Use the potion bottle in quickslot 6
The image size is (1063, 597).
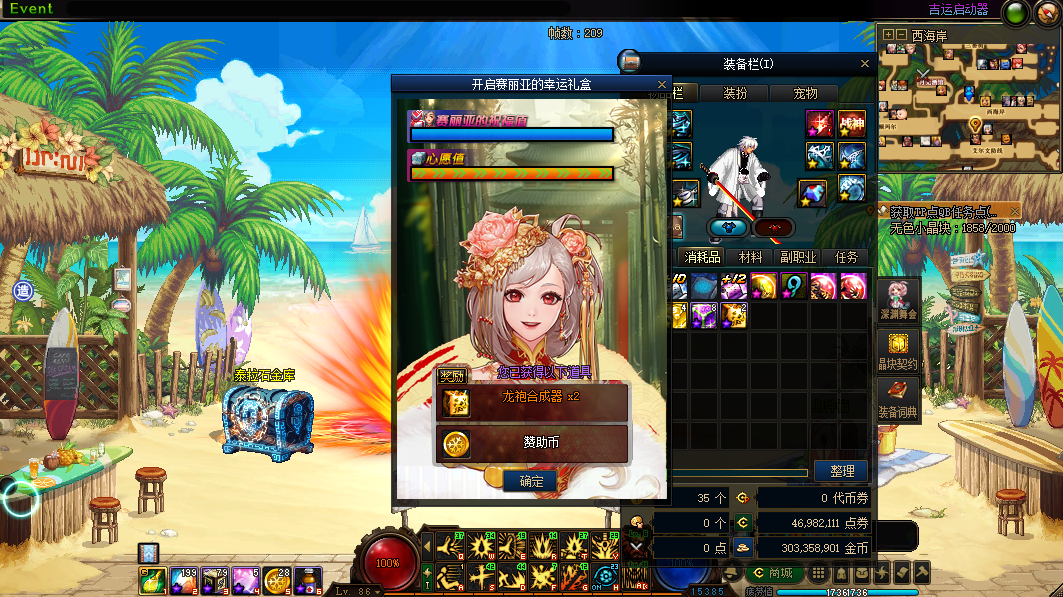(x=310, y=579)
